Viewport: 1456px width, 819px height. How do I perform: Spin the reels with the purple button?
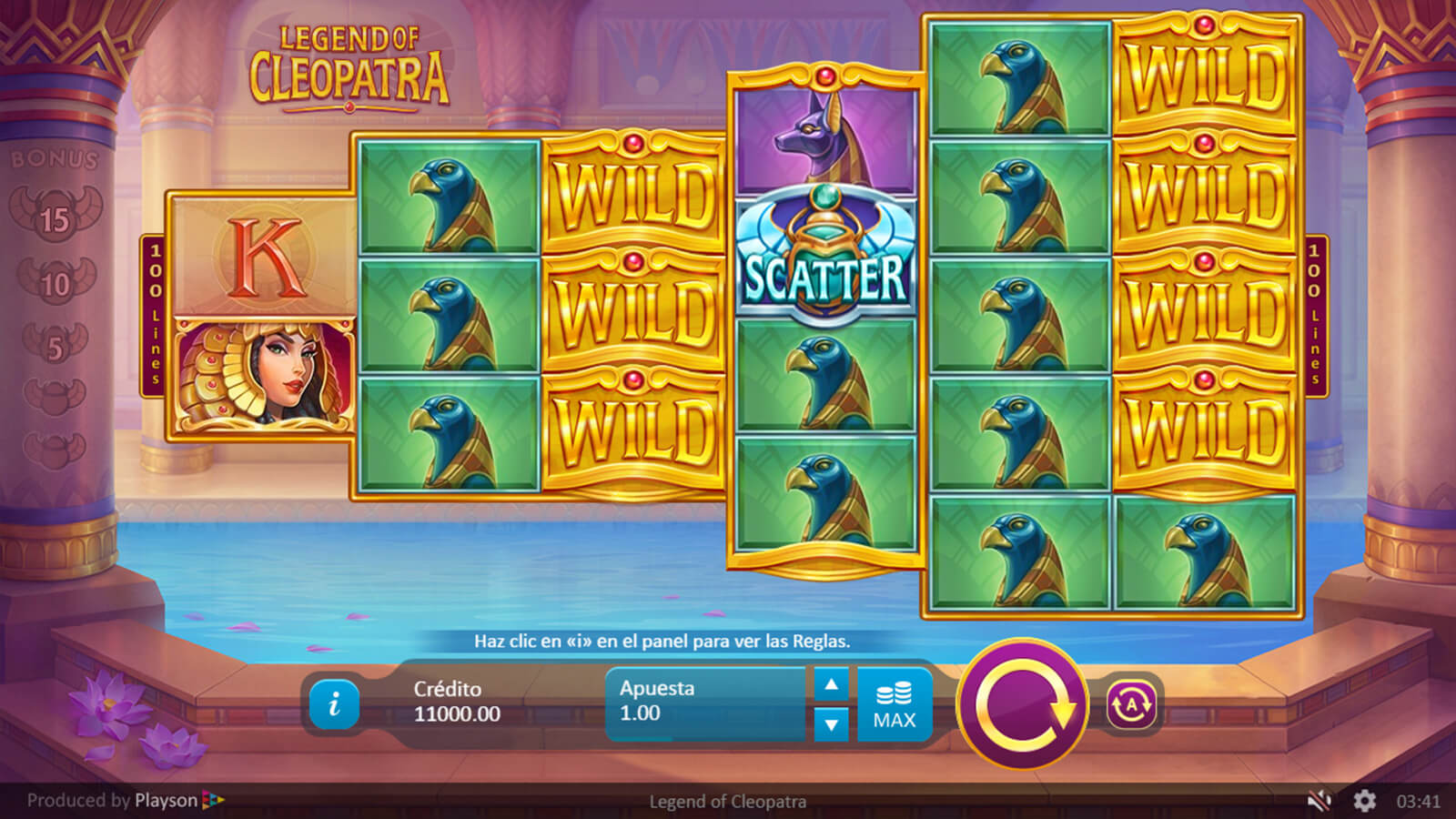pos(1023,704)
